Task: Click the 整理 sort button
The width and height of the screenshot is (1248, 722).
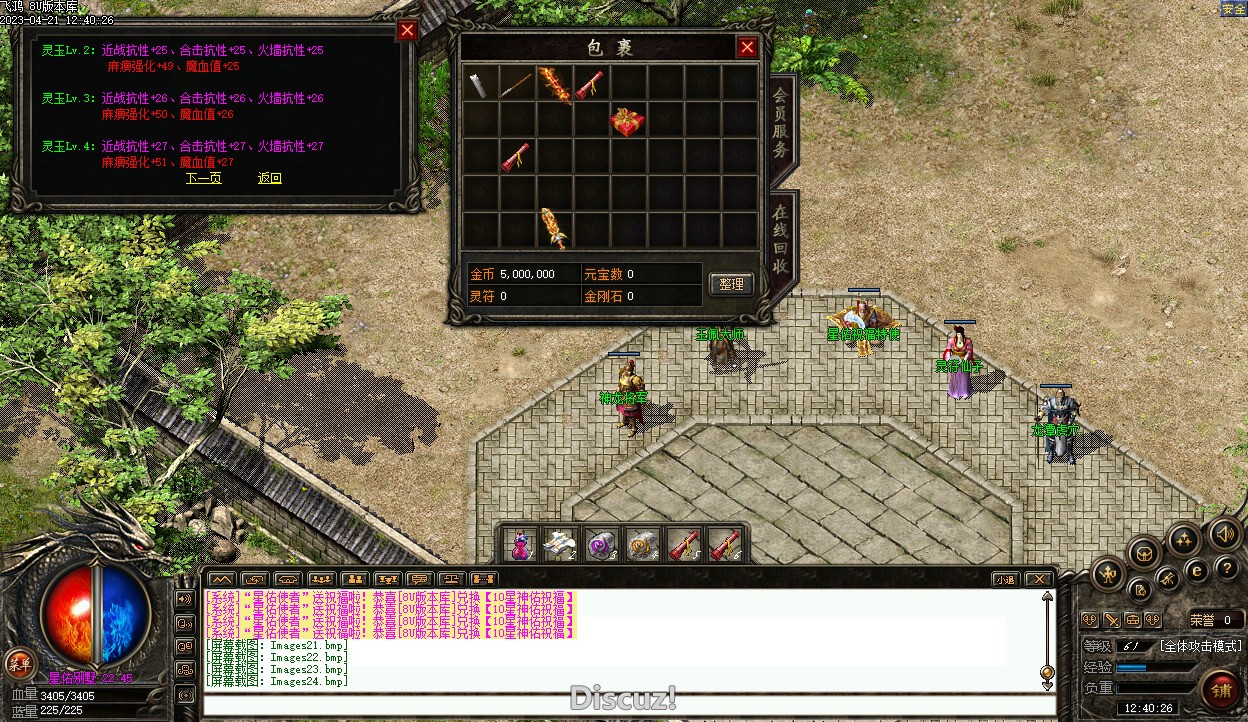Action: (x=731, y=284)
